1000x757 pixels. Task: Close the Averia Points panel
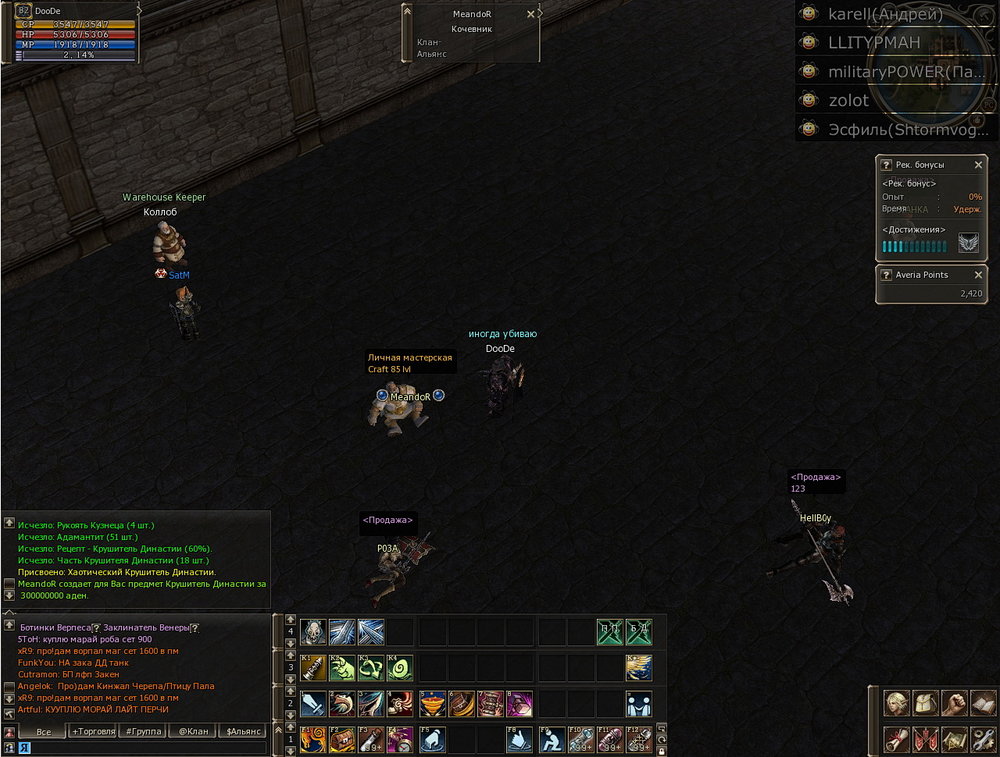click(978, 274)
